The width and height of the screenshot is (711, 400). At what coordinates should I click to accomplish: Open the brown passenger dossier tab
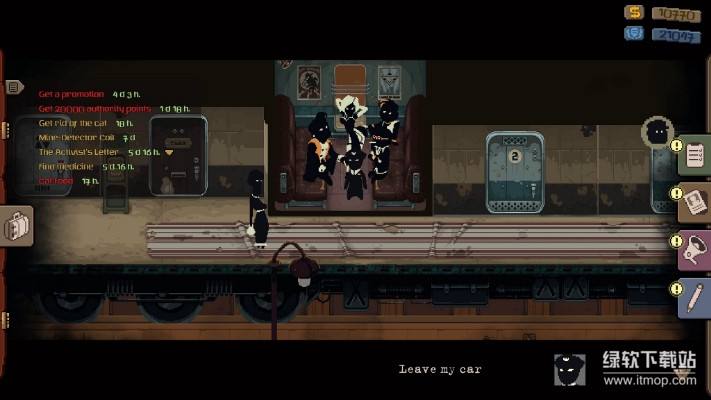[696, 203]
